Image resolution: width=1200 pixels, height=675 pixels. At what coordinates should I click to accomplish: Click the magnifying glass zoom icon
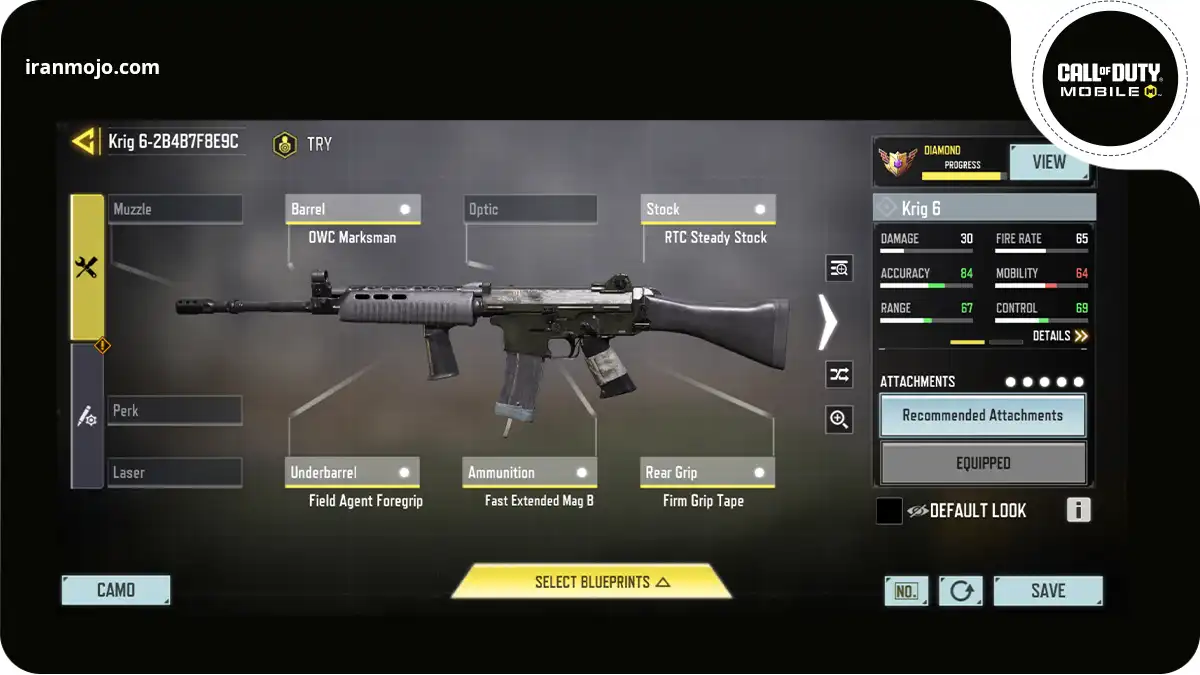(839, 420)
